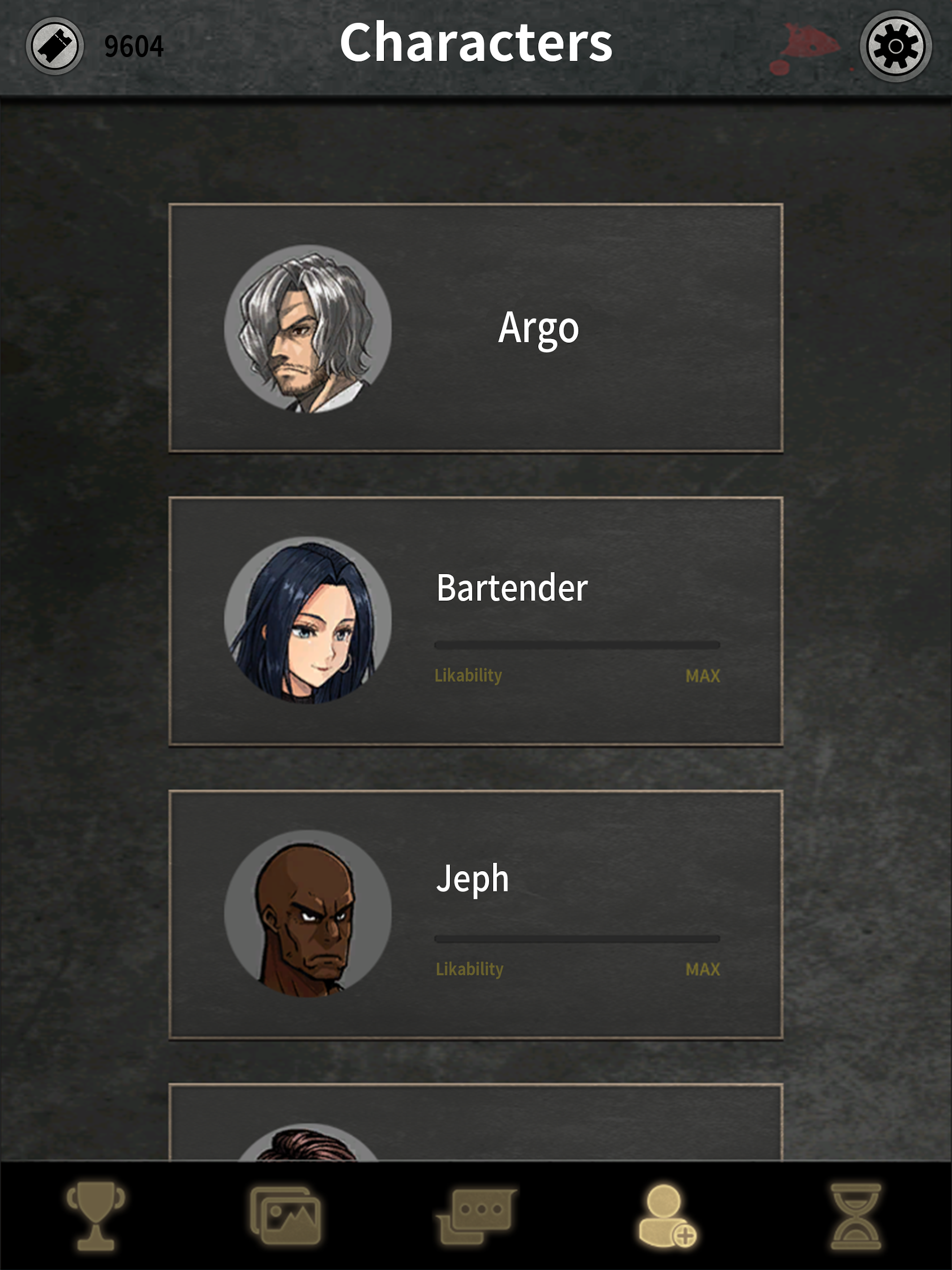Open Argo's character profile
This screenshot has height=1270, width=952.
coord(477,327)
